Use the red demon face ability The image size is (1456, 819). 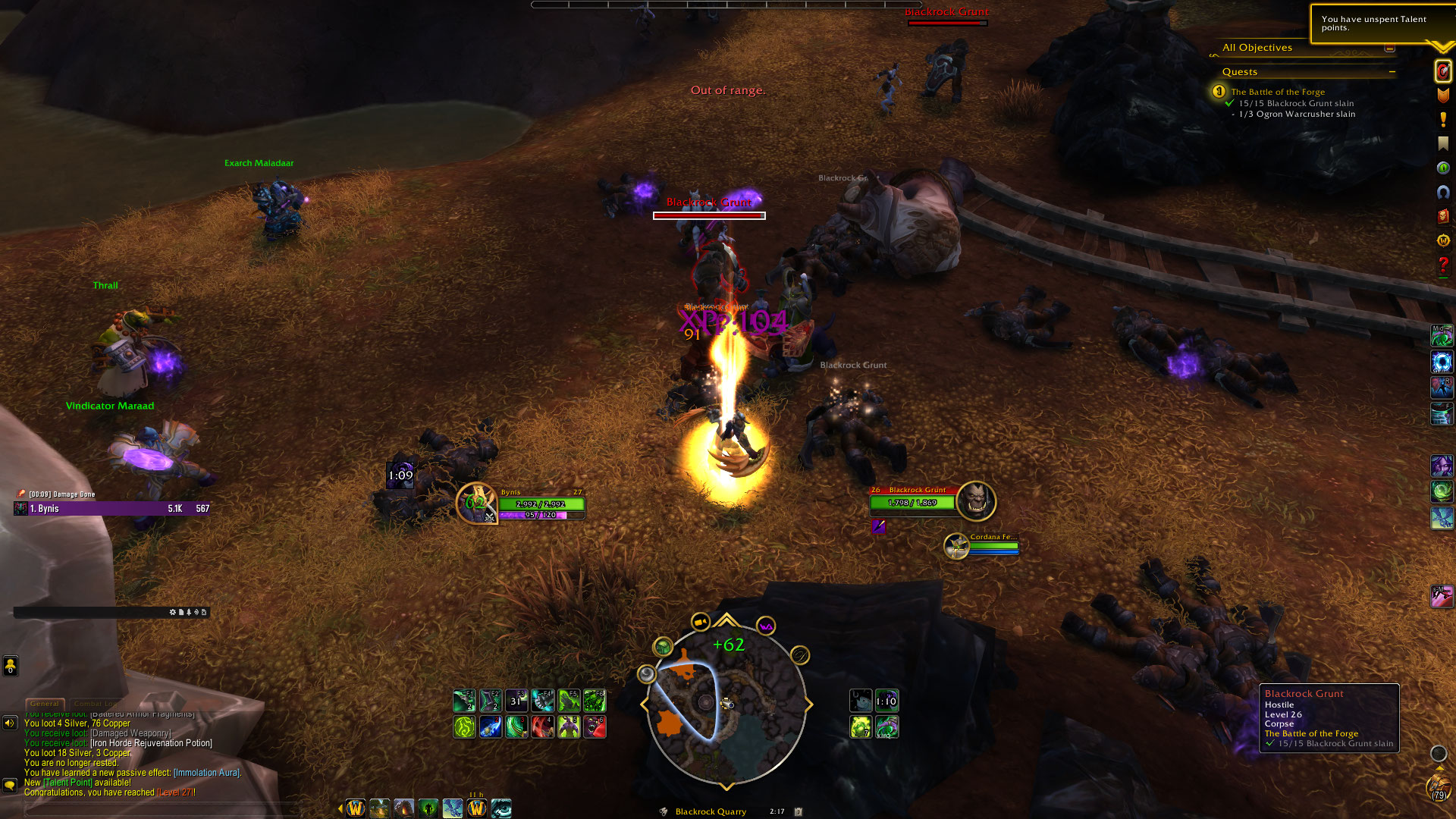click(x=595, y=726)
